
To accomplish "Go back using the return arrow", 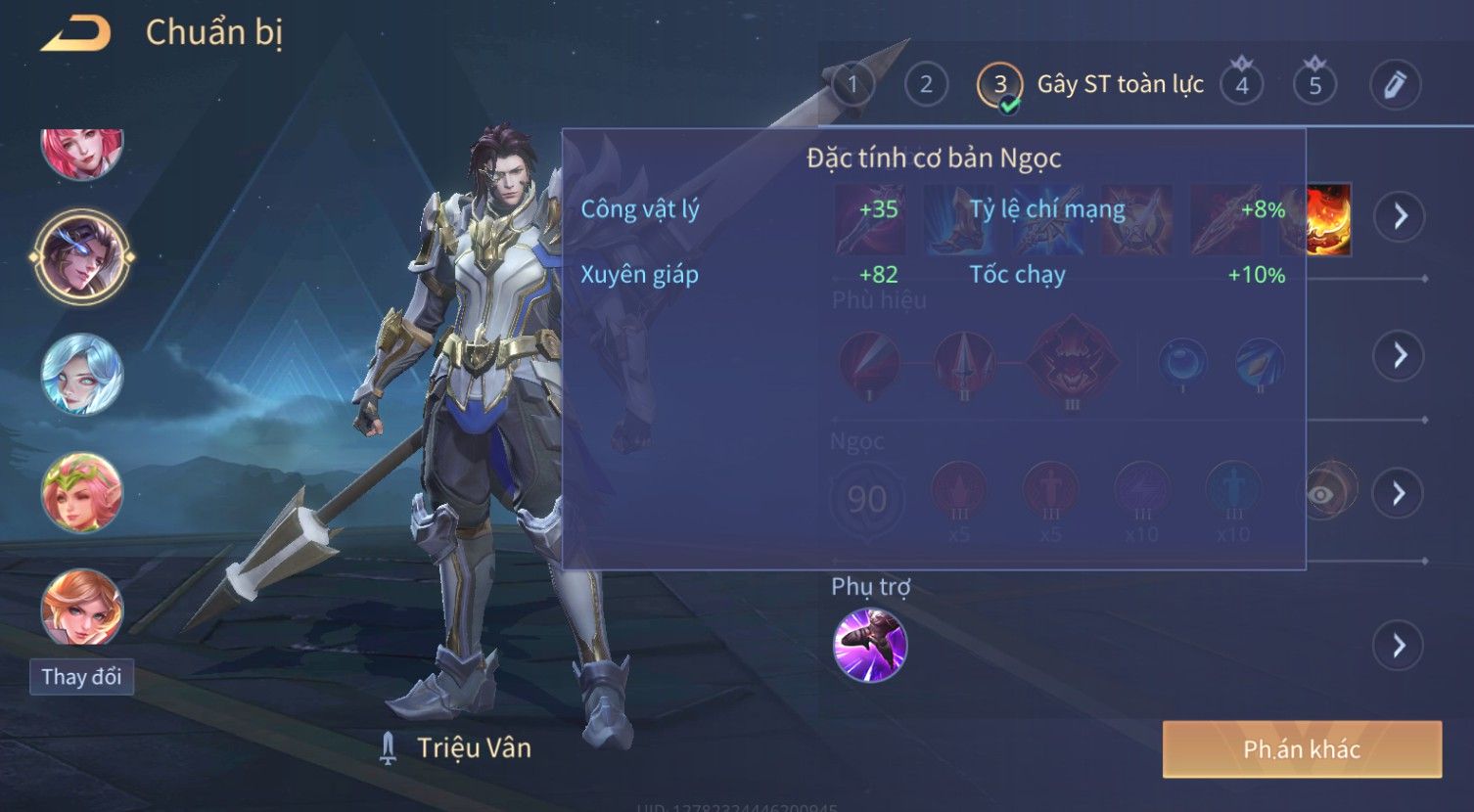I will coord(75,35).
